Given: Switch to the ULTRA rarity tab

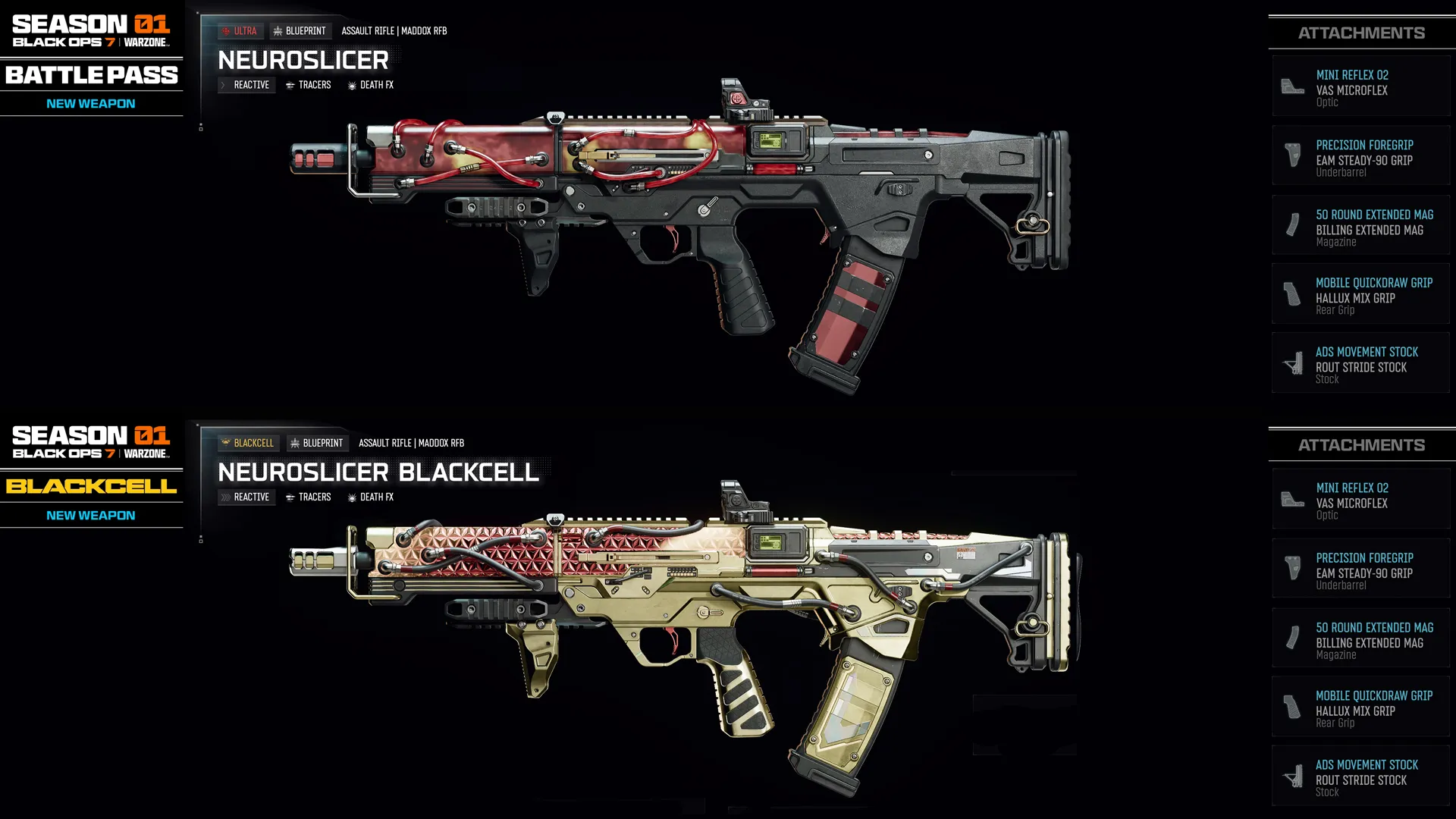Looking at the screenshot, I should 242,30.
